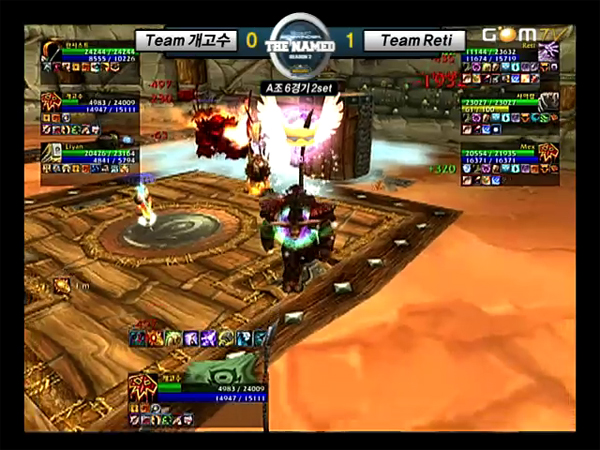Select Reti's priest class portrait
Image resolution: width=600 pixels, height=450 pixels.
click(x=548, y=51)
